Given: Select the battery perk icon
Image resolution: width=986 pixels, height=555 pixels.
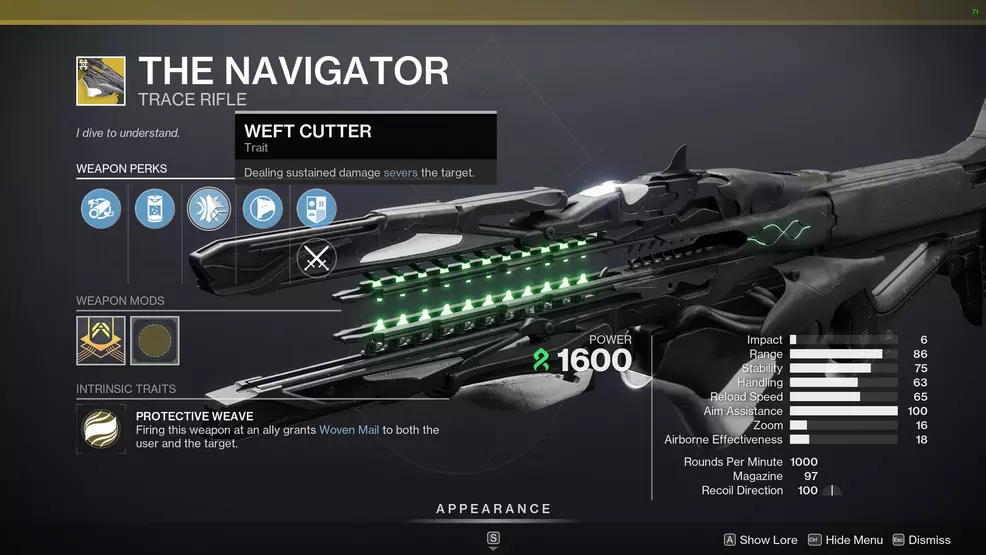Looking at the screenshot, I should coord(155,210).
